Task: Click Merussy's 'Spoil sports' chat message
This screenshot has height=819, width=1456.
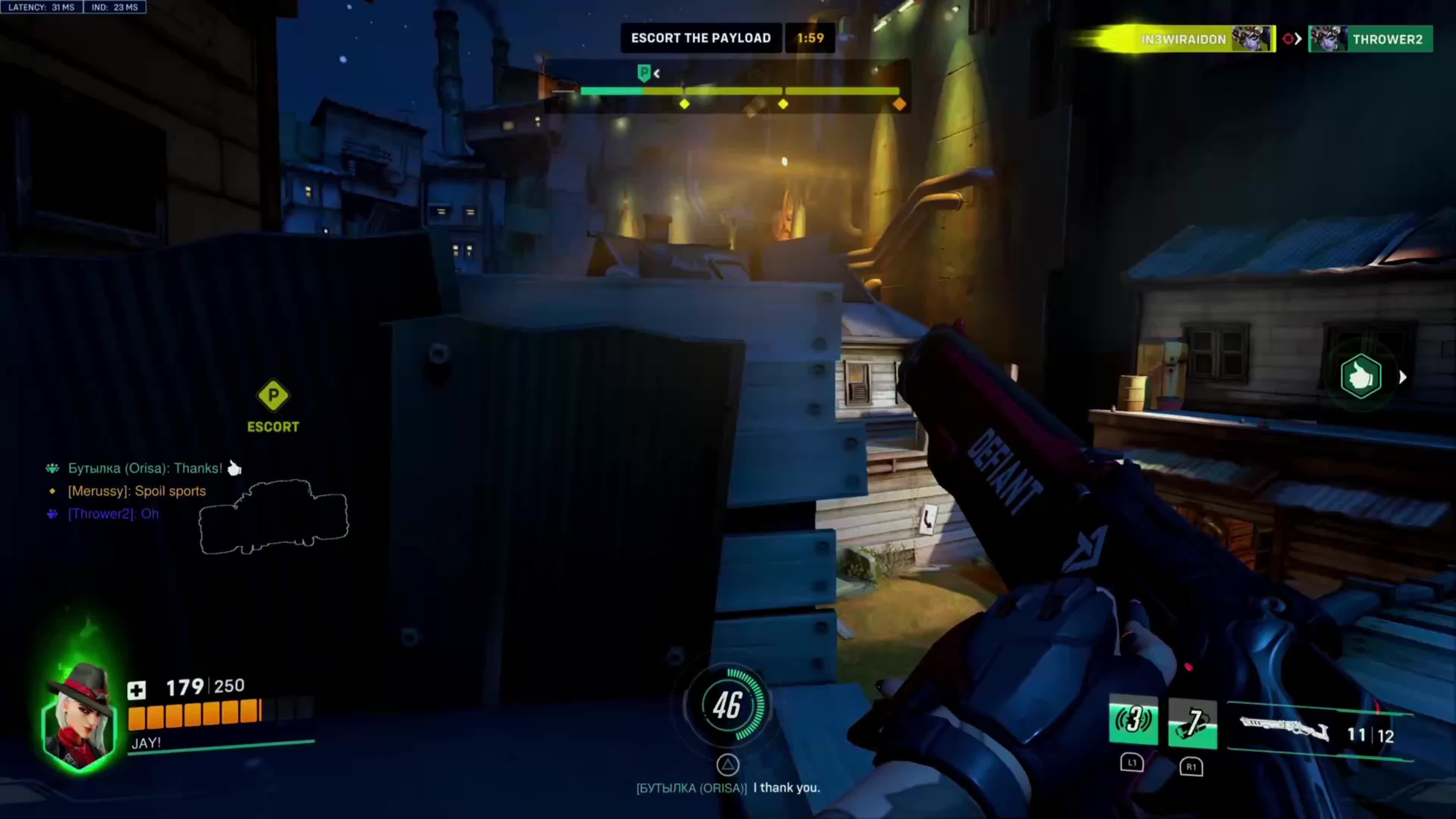Action: tap(137, 491)
